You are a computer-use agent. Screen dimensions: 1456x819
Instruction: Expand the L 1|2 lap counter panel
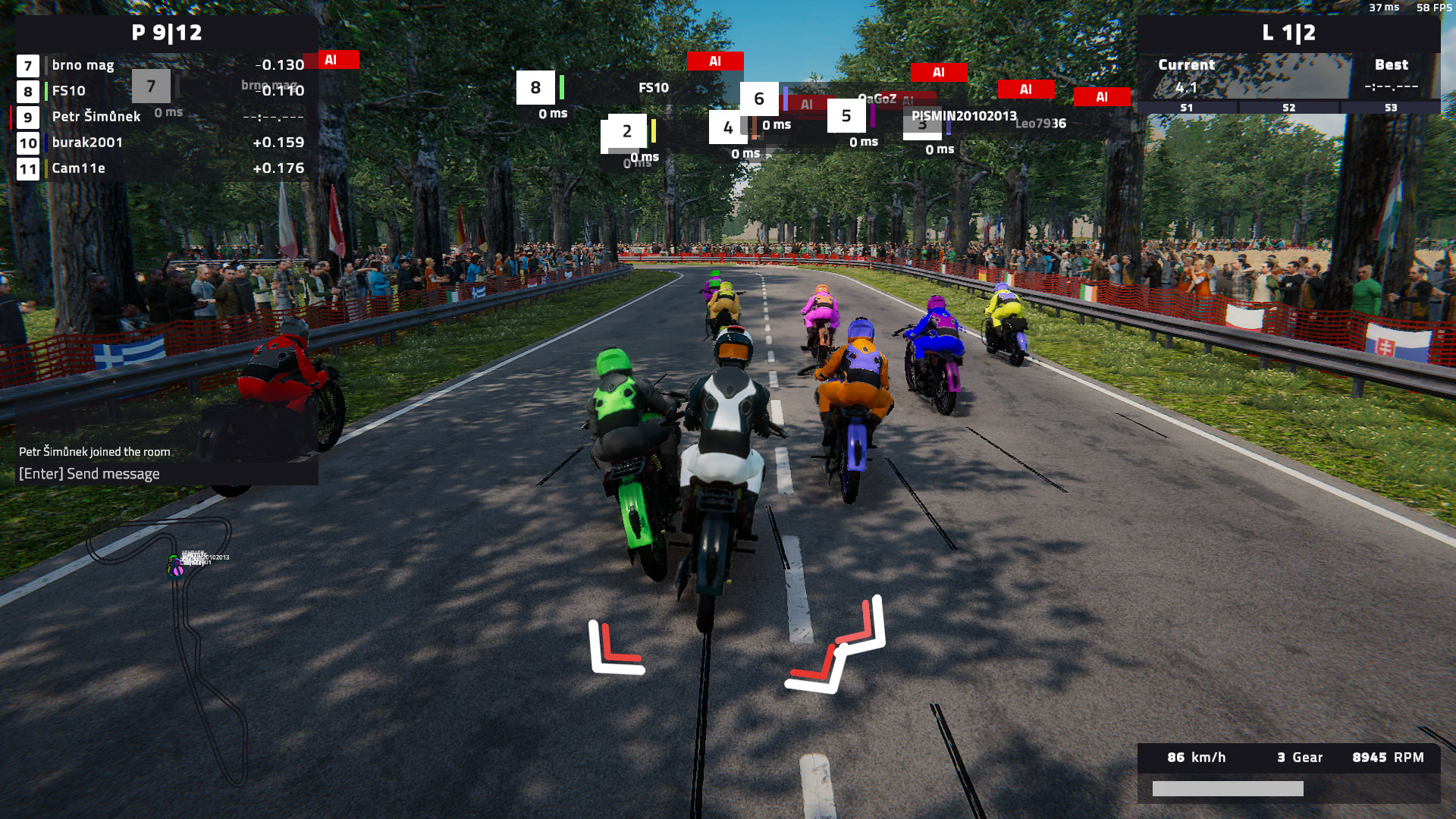[x=1289, y=33]
